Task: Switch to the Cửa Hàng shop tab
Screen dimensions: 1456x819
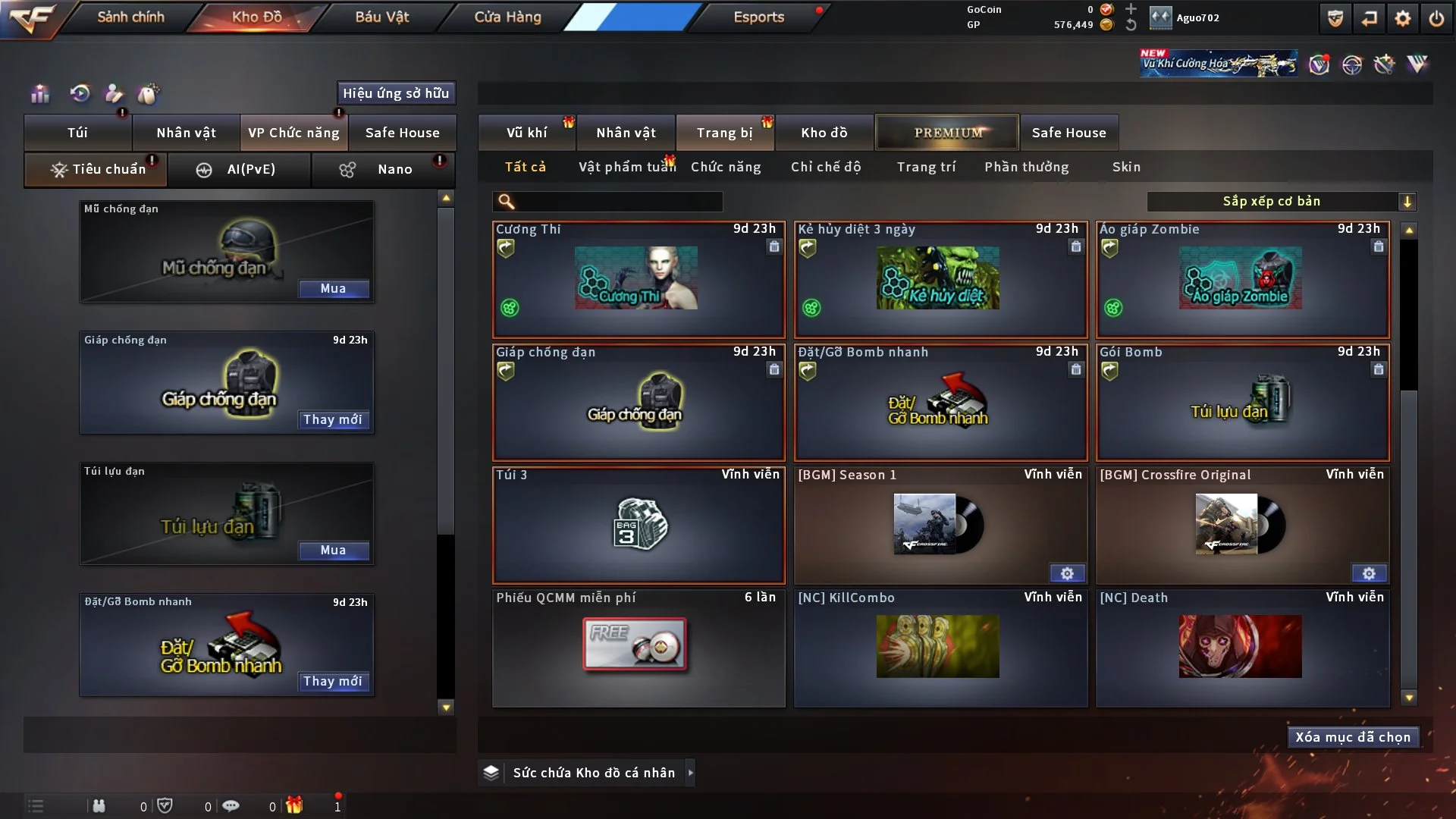Action: point(507,17)
